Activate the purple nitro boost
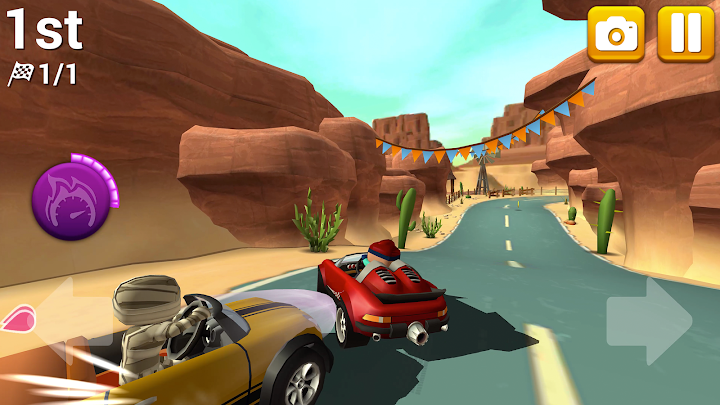 68,194
